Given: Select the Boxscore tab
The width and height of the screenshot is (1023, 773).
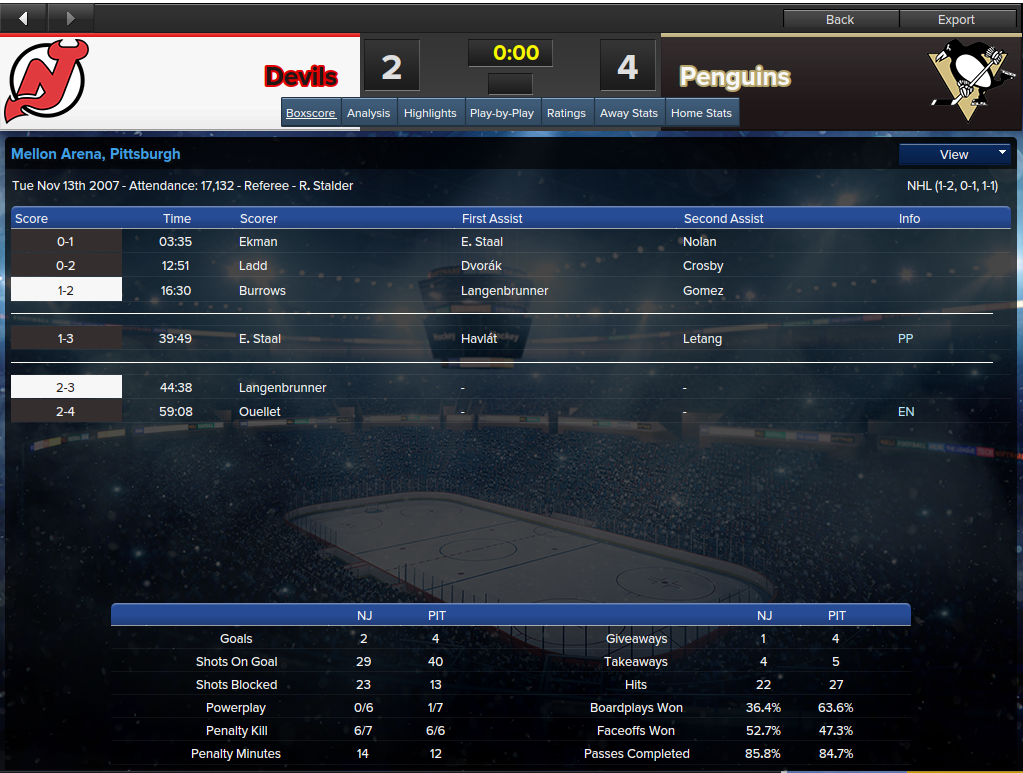Looking at the screenshot, I should click(311, 113).
